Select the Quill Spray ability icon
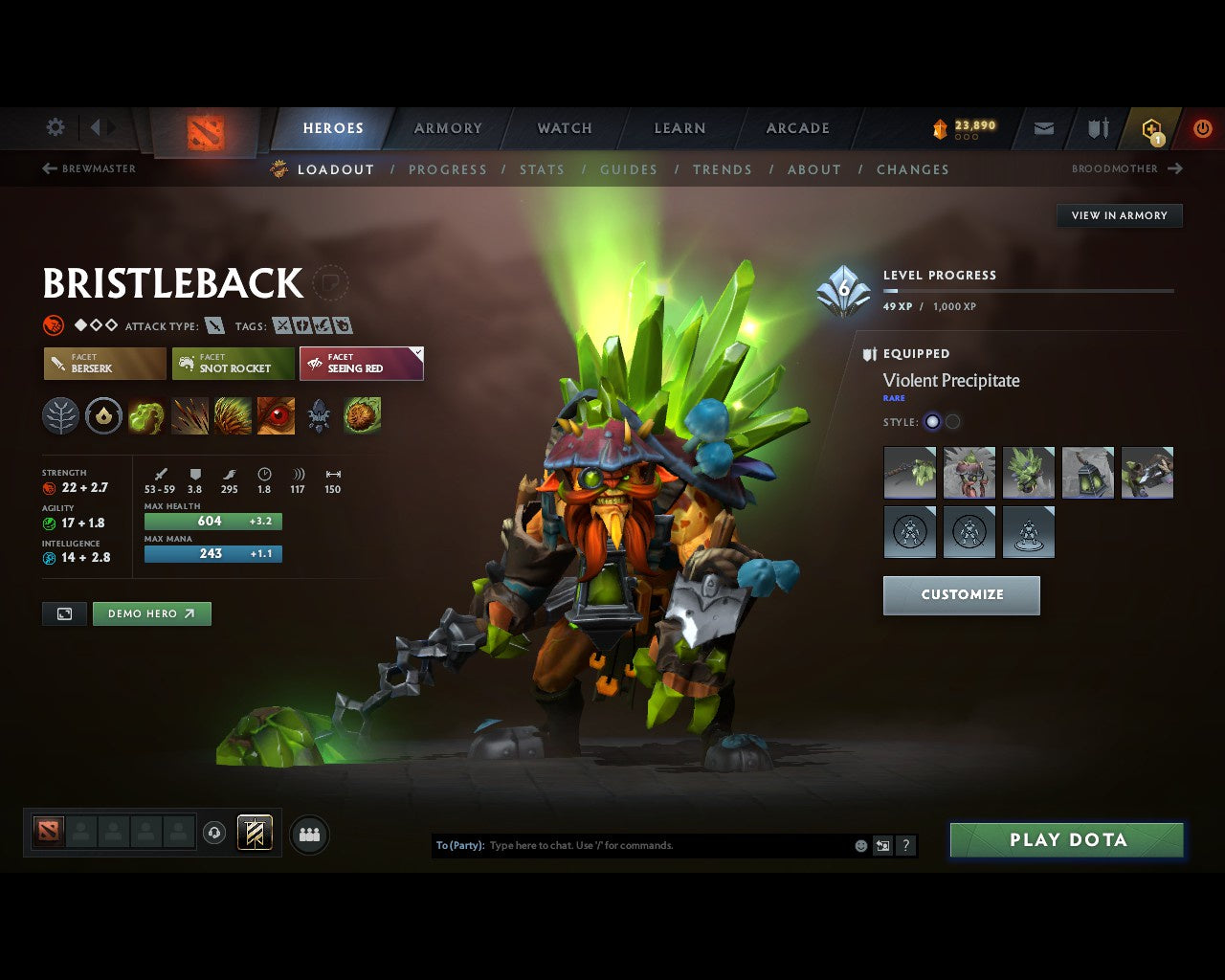 pyautogui.click(x=189, y=415)
